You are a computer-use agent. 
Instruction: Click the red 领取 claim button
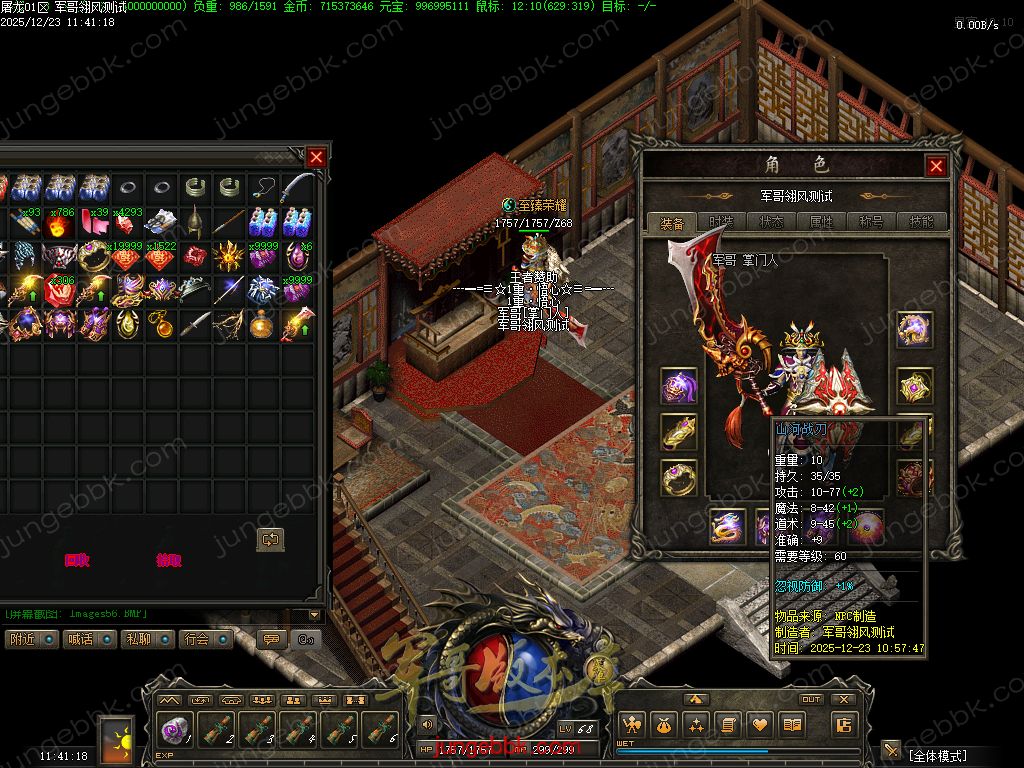pos(169,561)
